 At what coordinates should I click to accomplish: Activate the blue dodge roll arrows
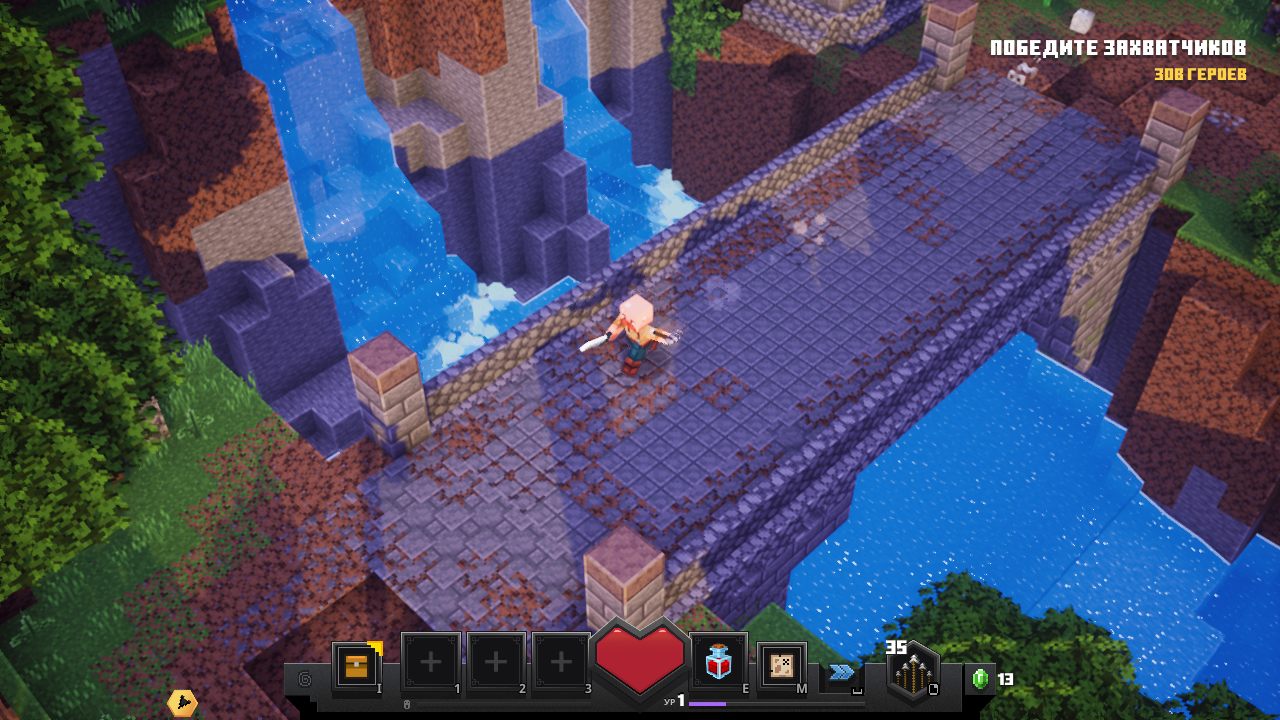point(841,672)
